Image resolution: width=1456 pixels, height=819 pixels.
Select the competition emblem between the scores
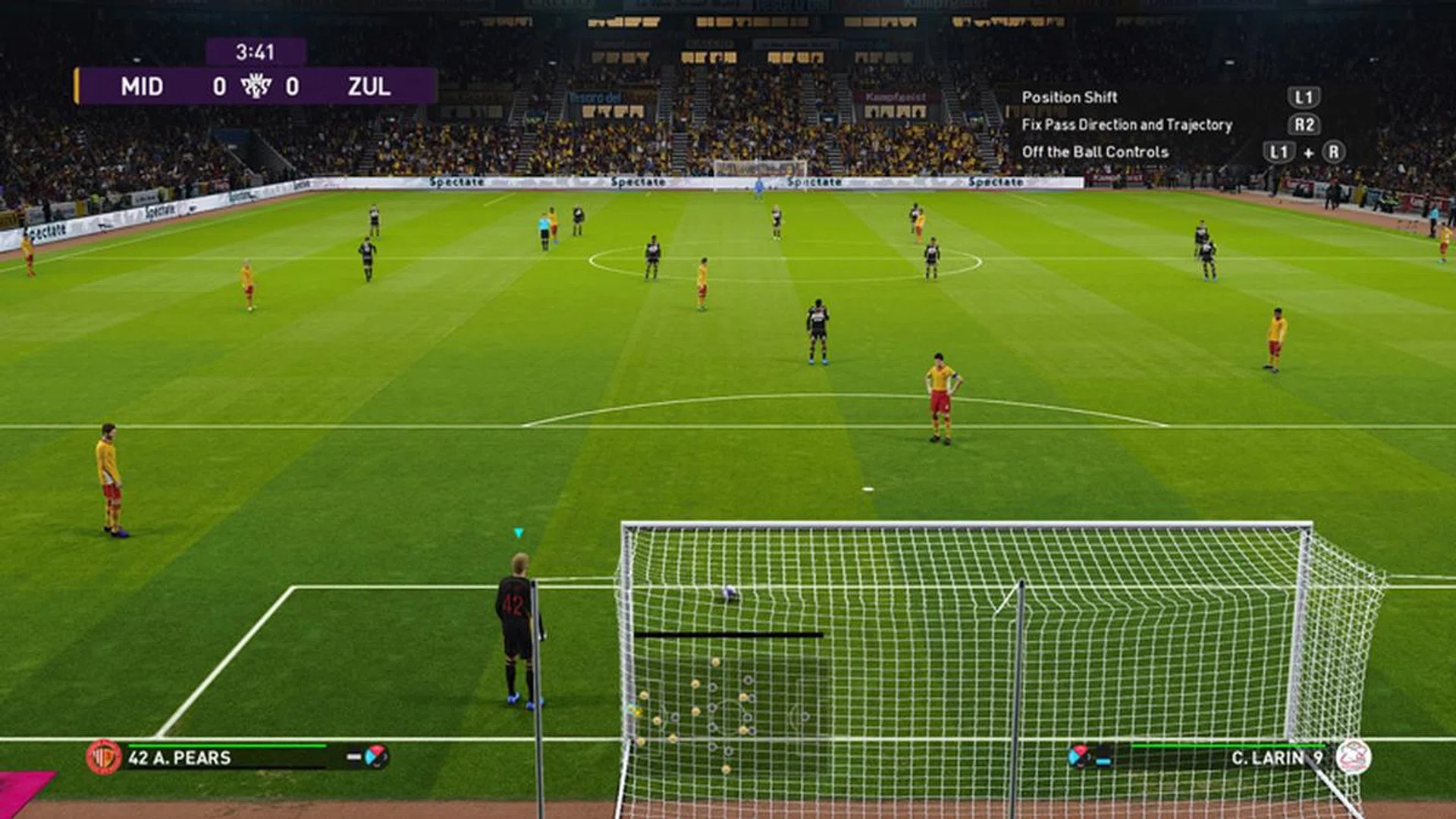[x=256, y=86]
